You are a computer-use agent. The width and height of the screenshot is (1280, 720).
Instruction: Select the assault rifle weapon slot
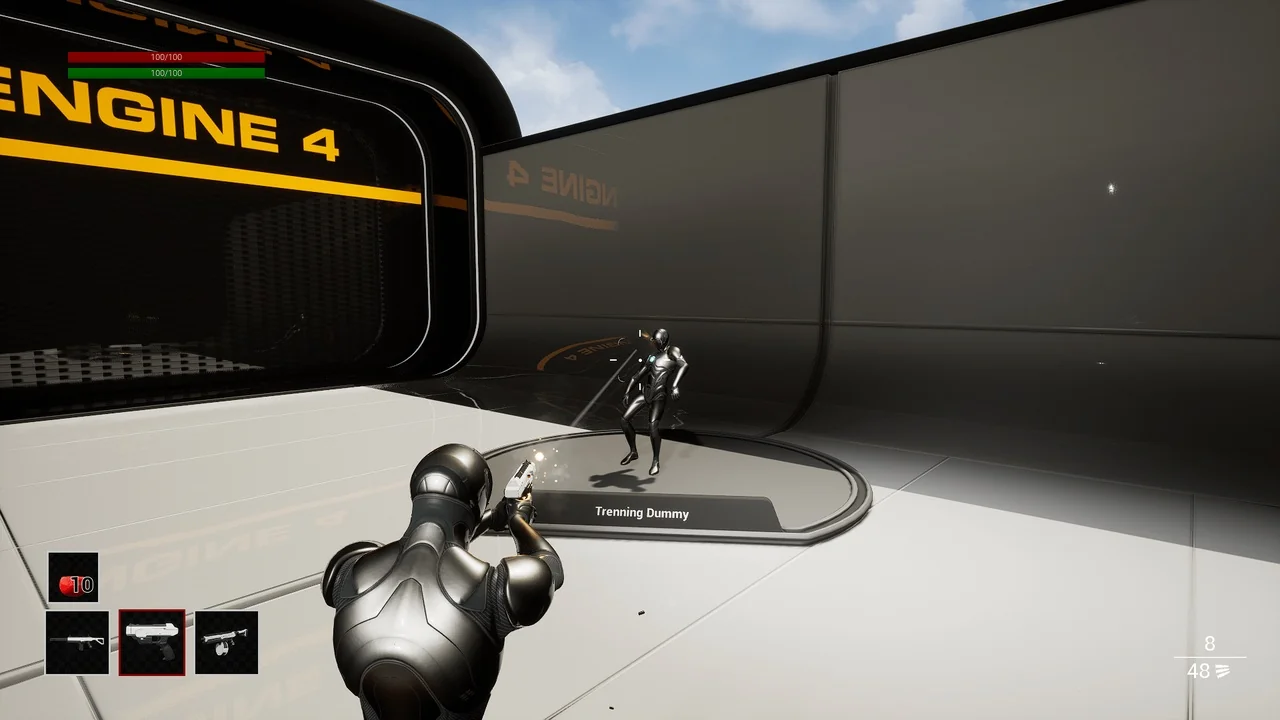point(77,642)
